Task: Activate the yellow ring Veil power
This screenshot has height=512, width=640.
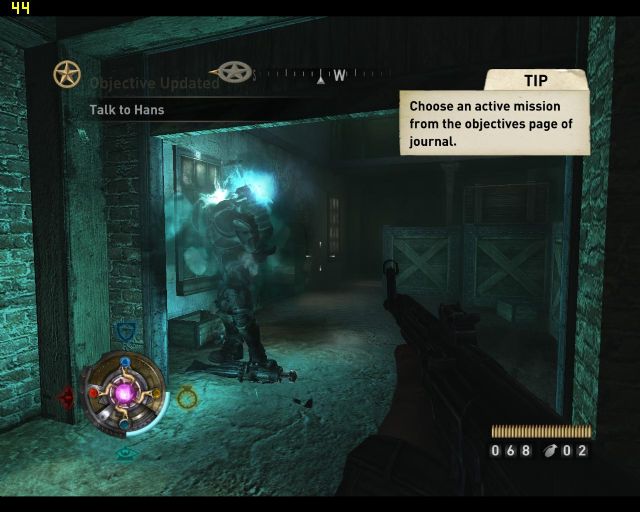Action: coord(187,398)
